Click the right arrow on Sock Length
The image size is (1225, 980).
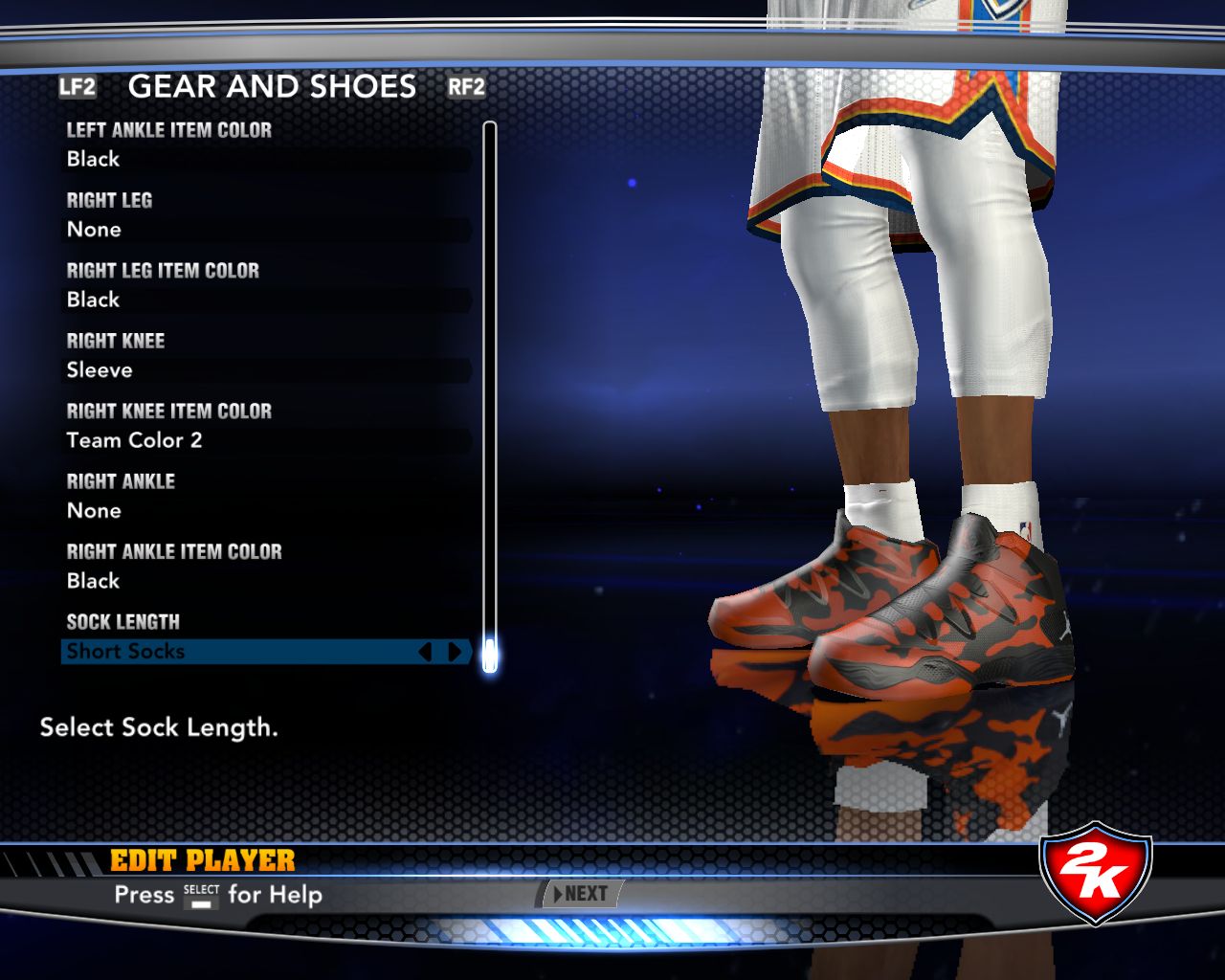pos(456,652)
